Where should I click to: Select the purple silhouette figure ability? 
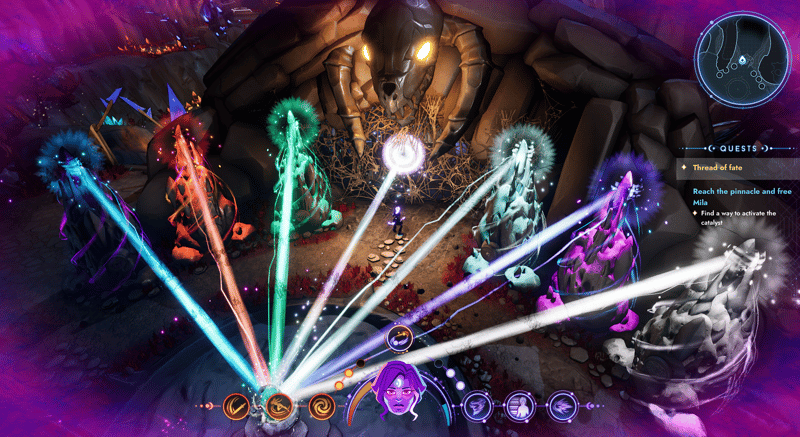click(x=519, y=406)
